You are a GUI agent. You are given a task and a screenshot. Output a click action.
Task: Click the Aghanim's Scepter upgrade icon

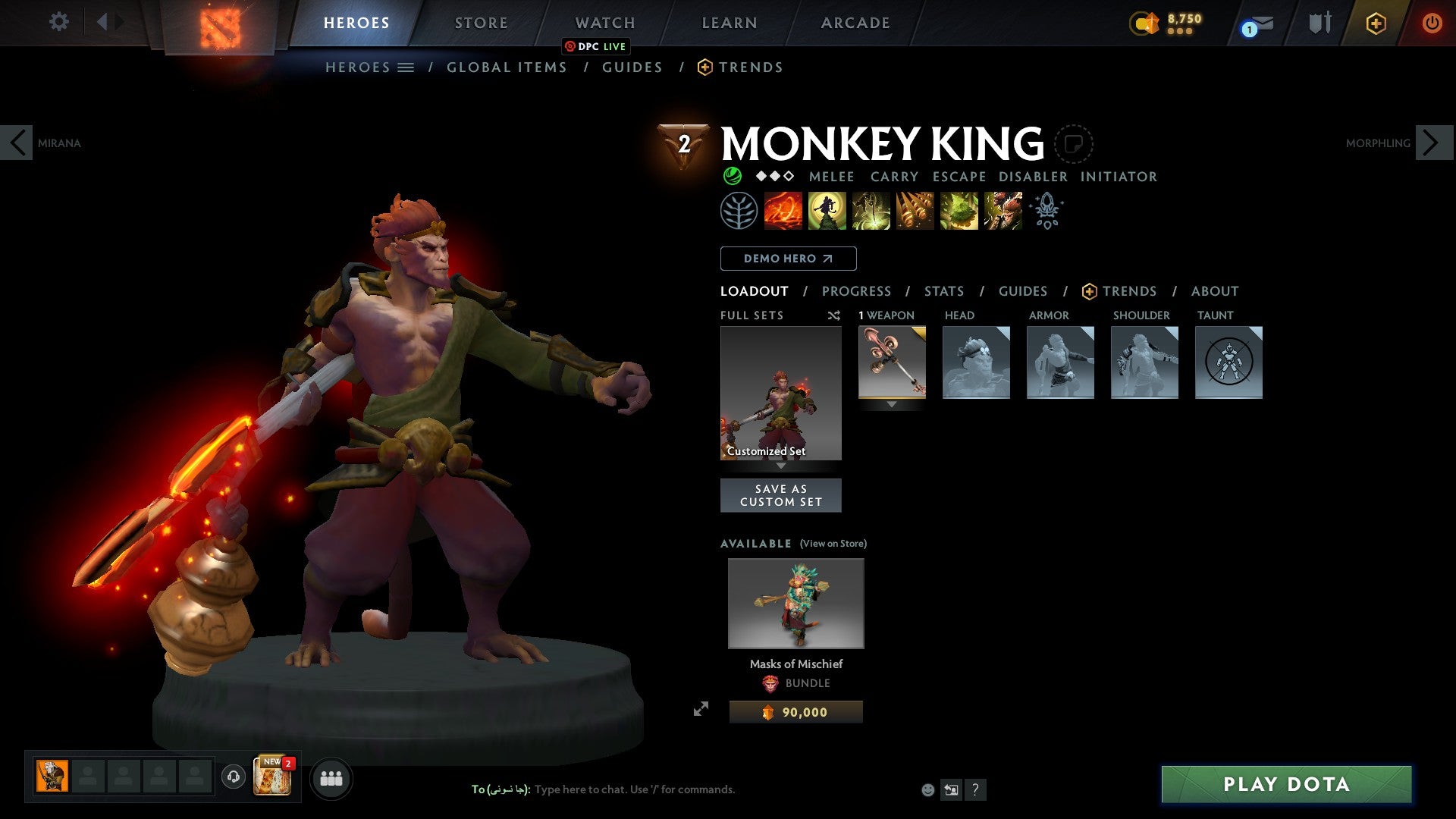pyautogui.click(x=1046, y=210)
